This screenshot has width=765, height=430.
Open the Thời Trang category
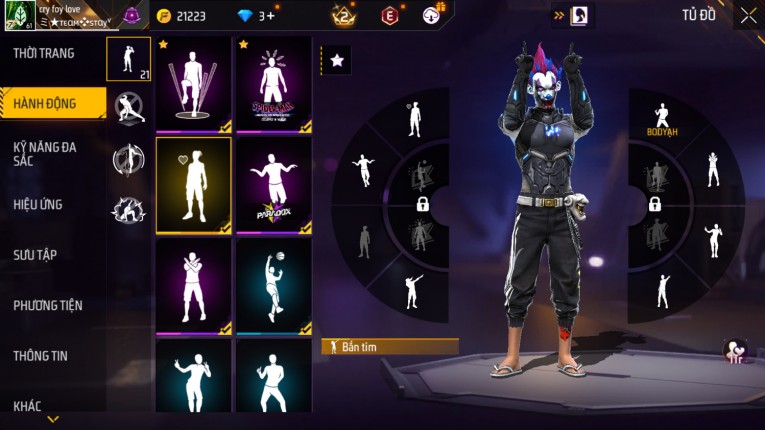click(44, 53)
